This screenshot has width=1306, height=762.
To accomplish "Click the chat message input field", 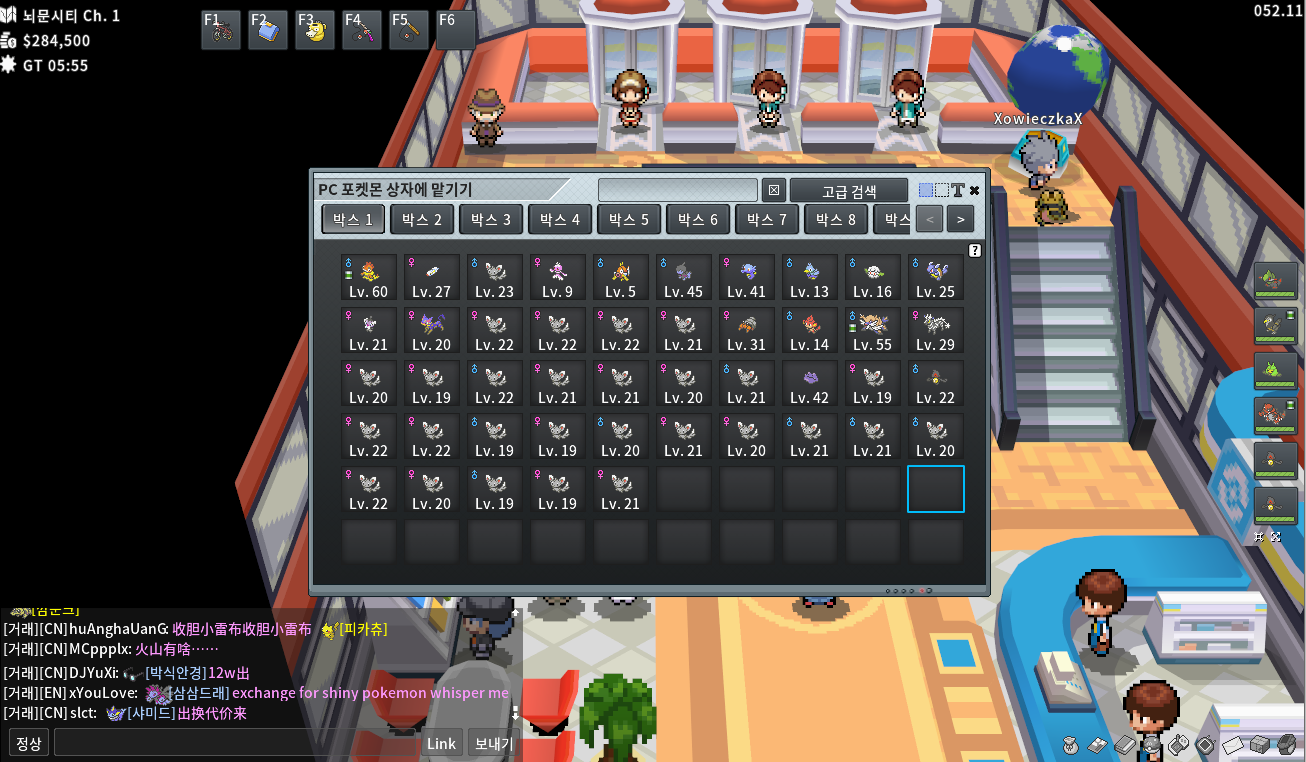I will [x=237, y=743].
